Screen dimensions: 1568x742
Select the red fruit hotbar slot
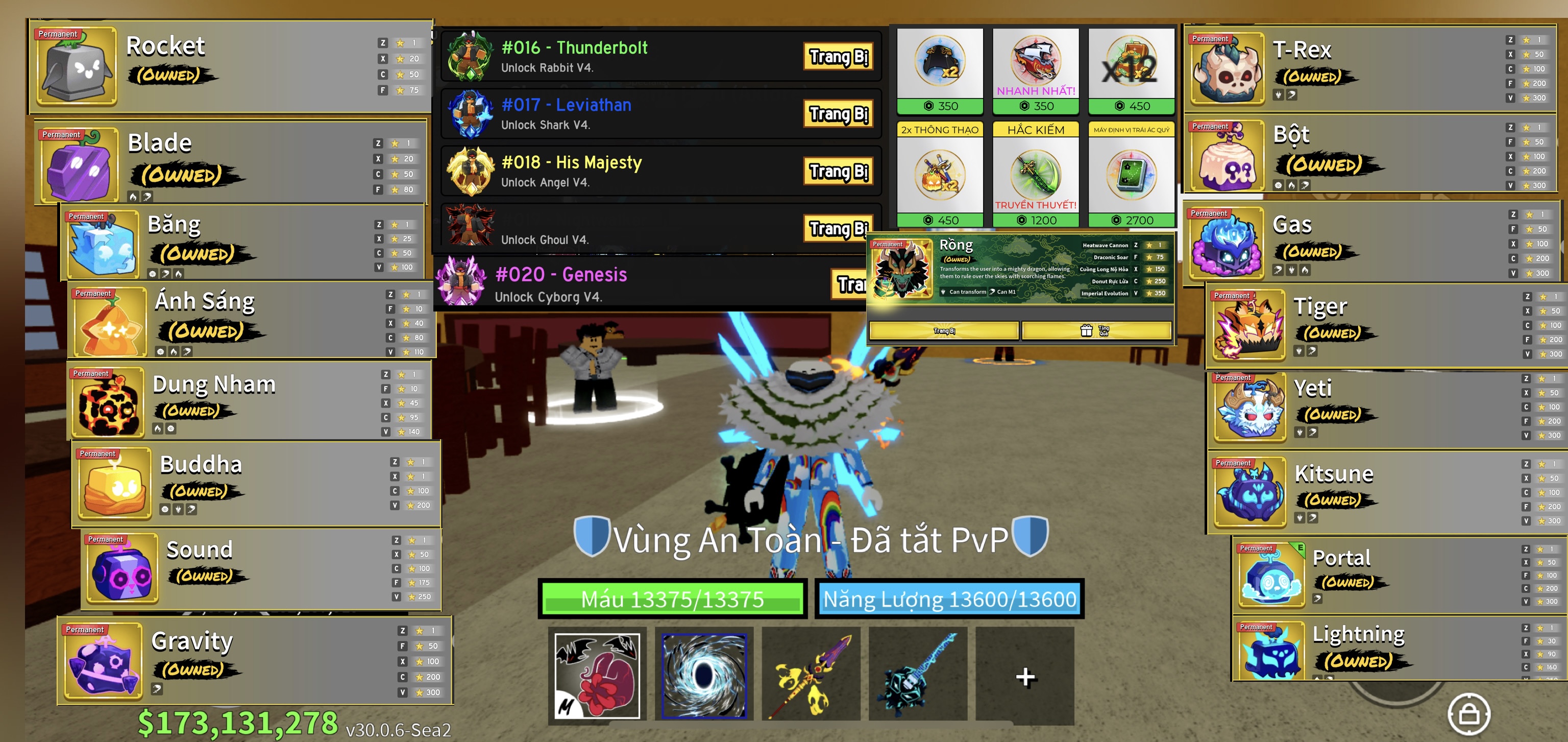click(x=597, y=675)
